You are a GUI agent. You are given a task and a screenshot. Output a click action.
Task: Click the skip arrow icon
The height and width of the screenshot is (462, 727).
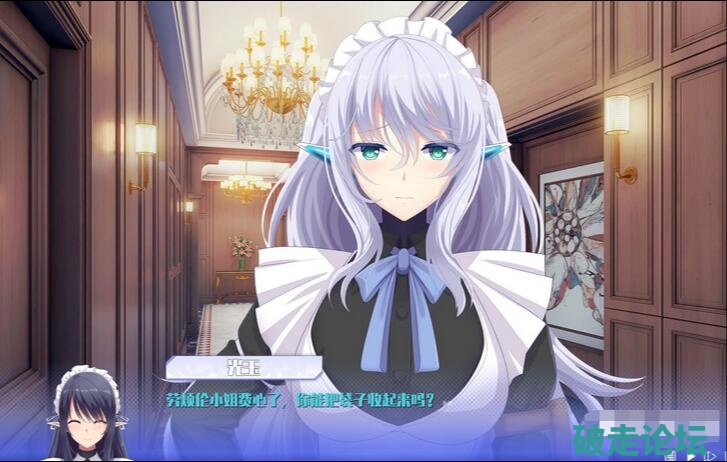click(711, 457)
